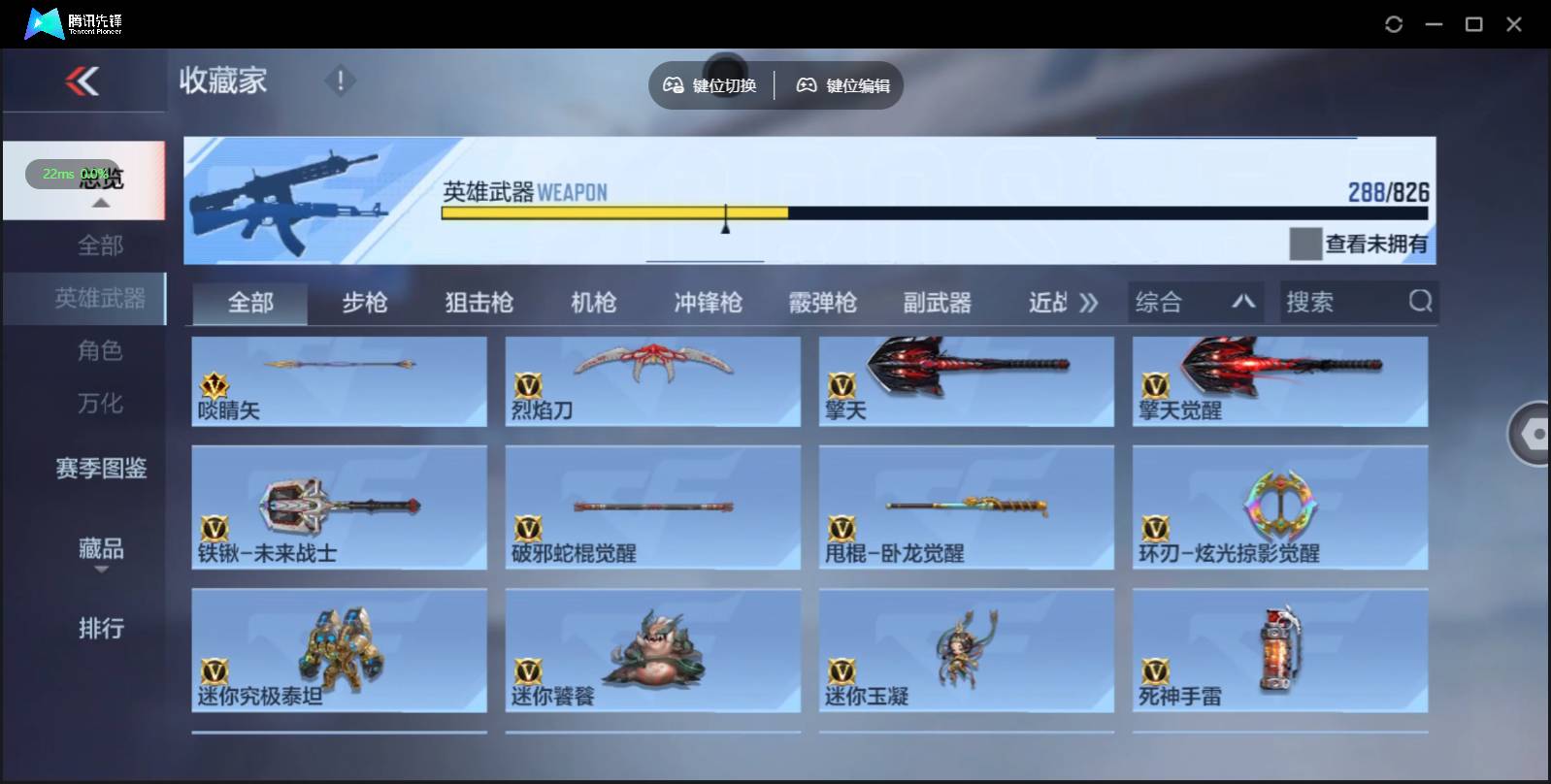Expand more weapon categories via double chevron
This screenshot has width=1551, height=784.
pos(1089,302)
